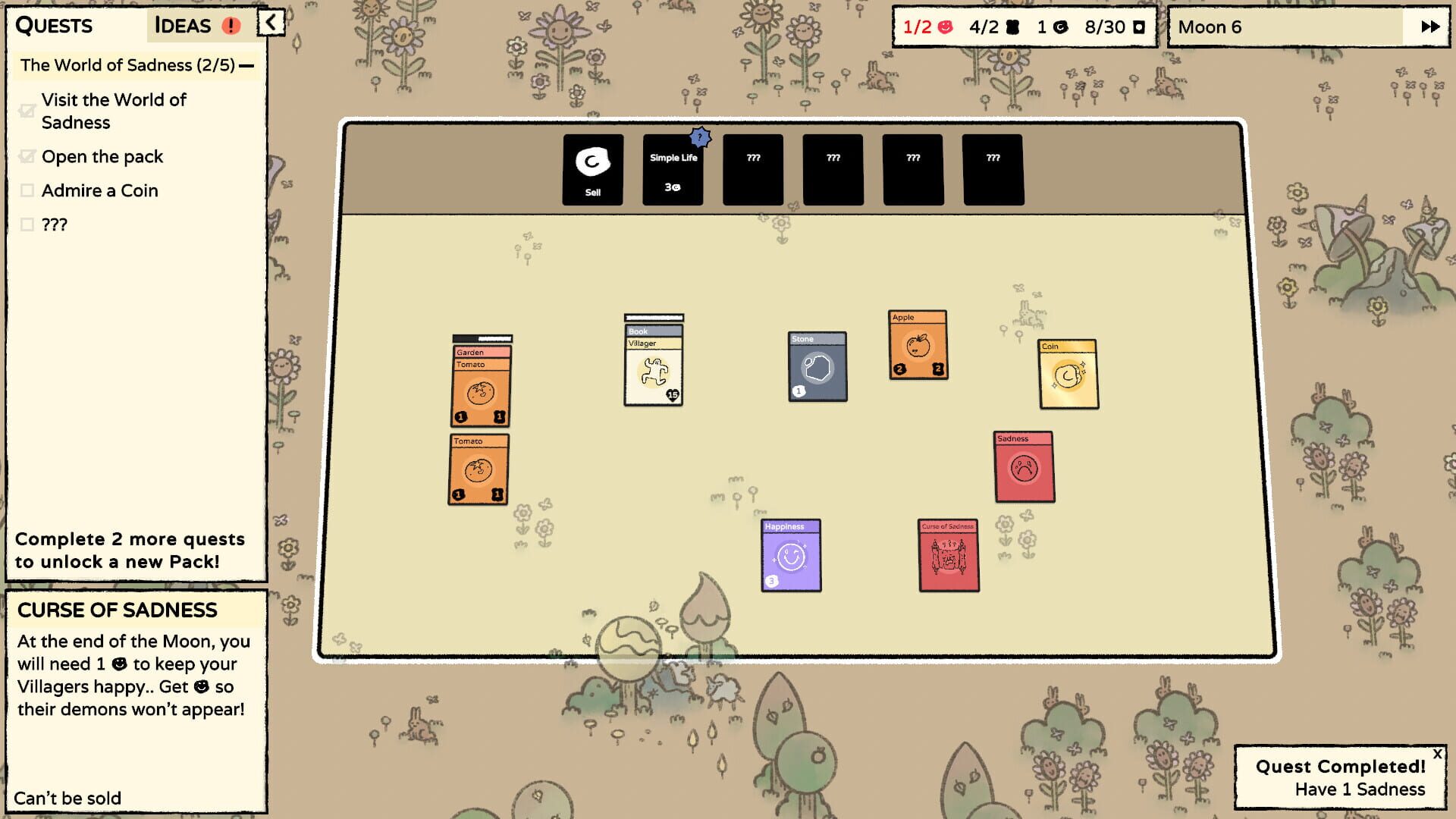Click the Simple Life pack icon
Screen dimensions: 1456x819
(x=672, y=159)
